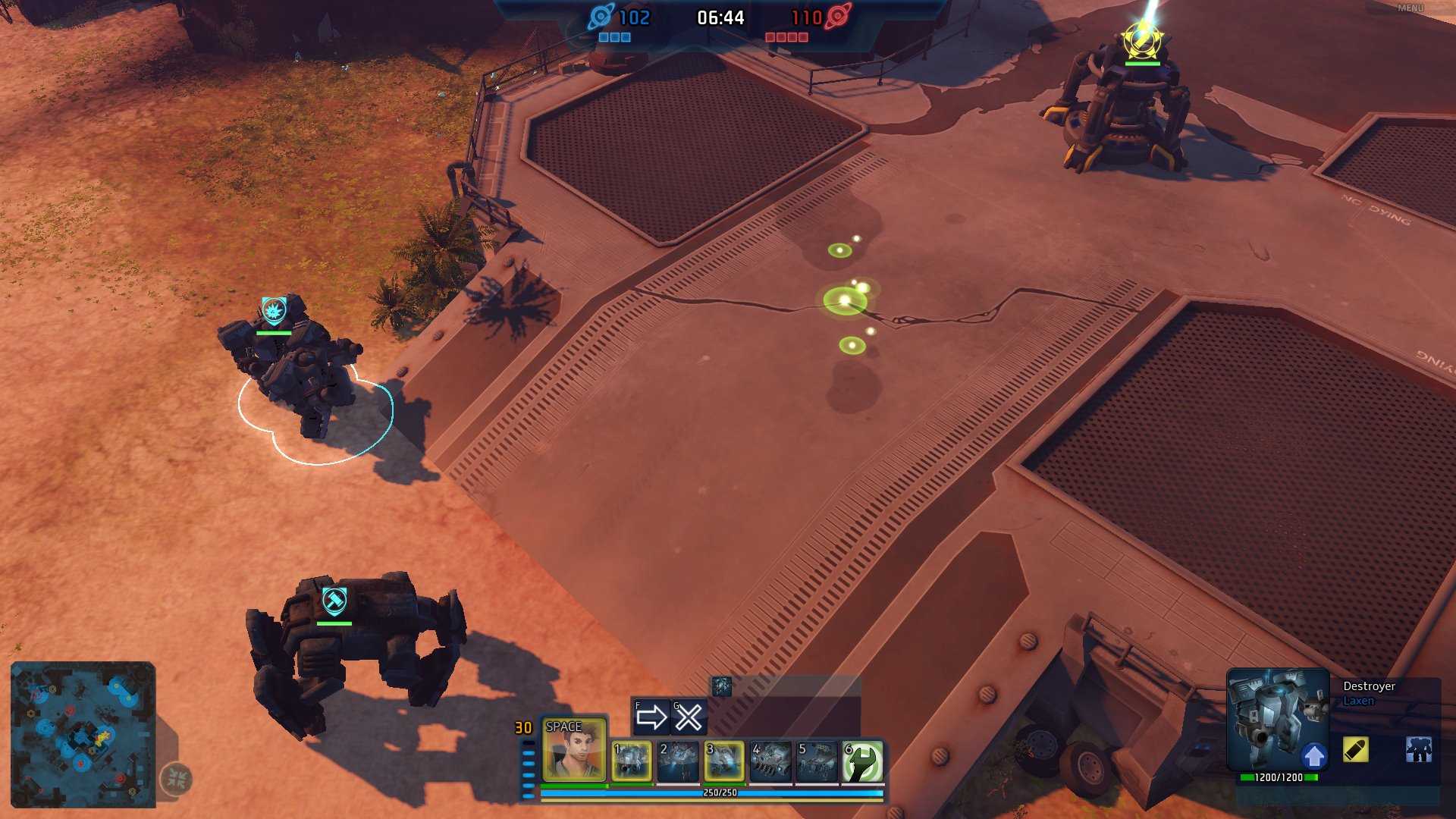This screenshot has height=819, width=1456.
Task: Select unit slot 2 in the squad bar
Action: point(678,761)
